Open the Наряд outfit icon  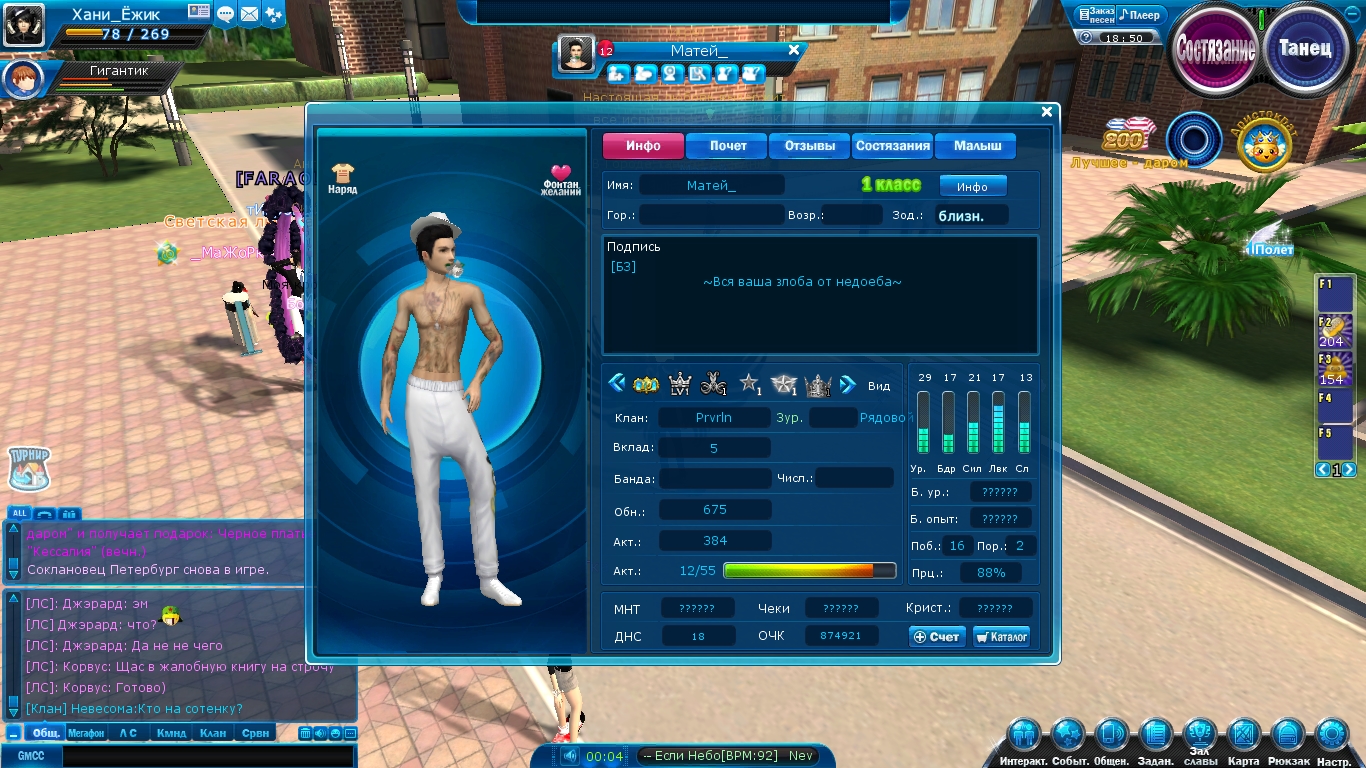(x=342, y=178)
